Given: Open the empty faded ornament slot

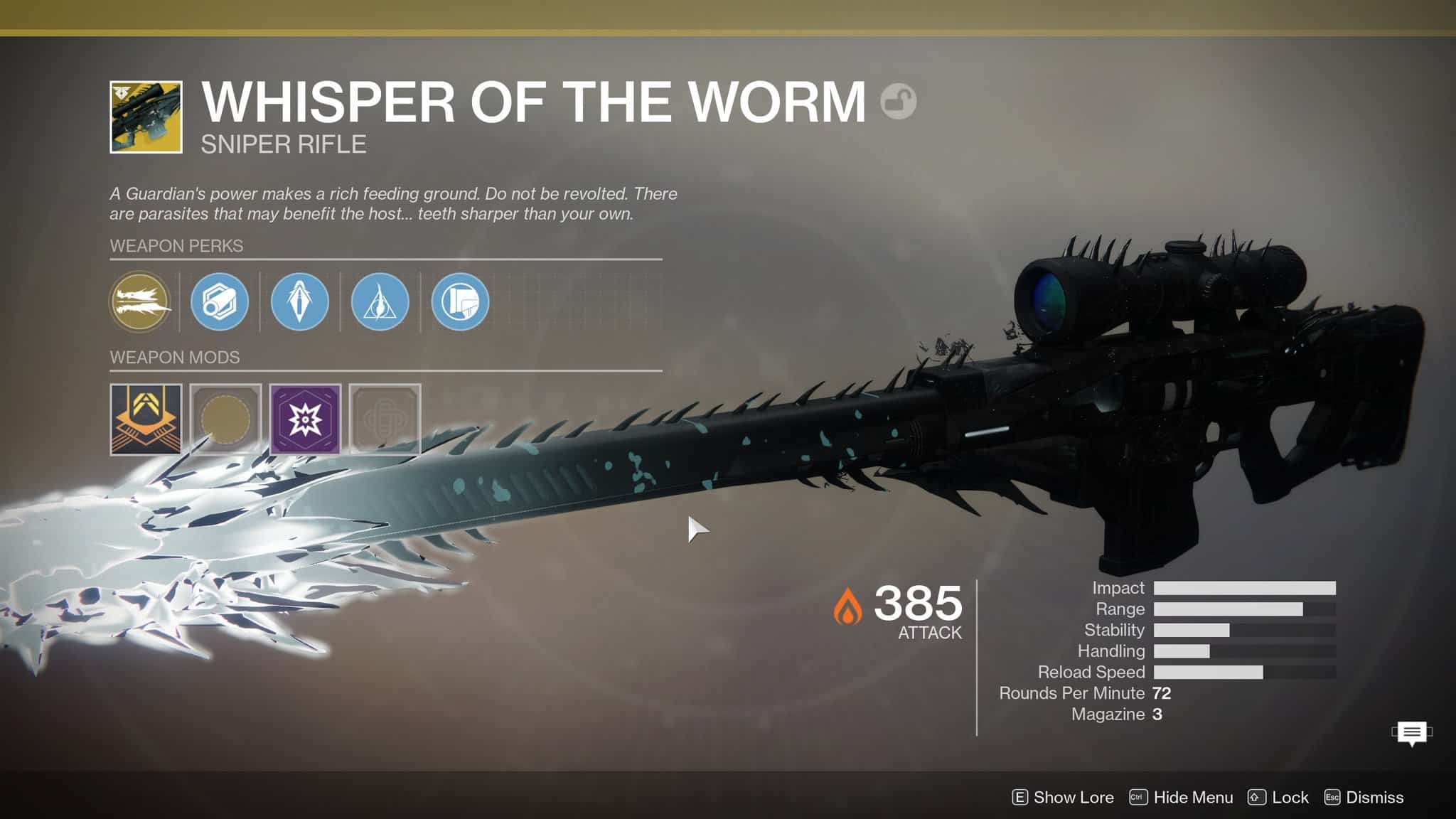Looking at the screenshot, I should 385,419.
